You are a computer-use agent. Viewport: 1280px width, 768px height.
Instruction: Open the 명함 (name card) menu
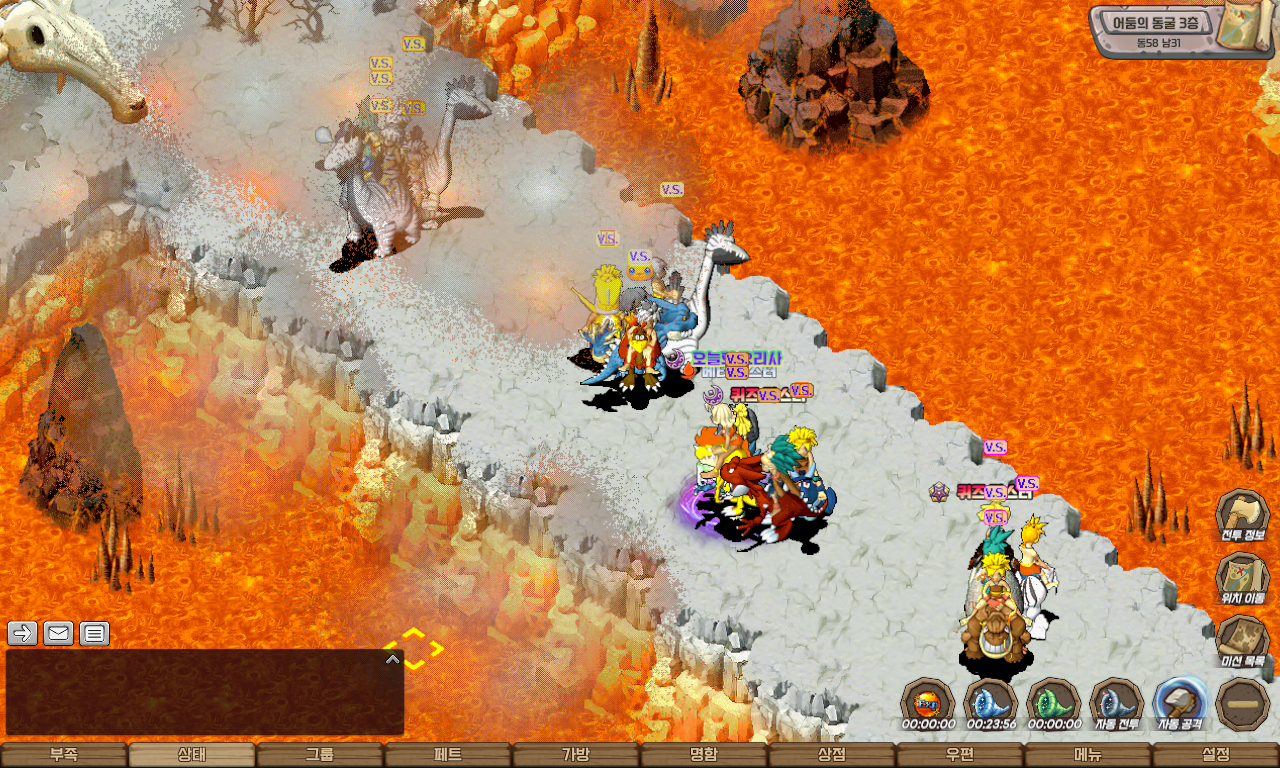[704, 755]
